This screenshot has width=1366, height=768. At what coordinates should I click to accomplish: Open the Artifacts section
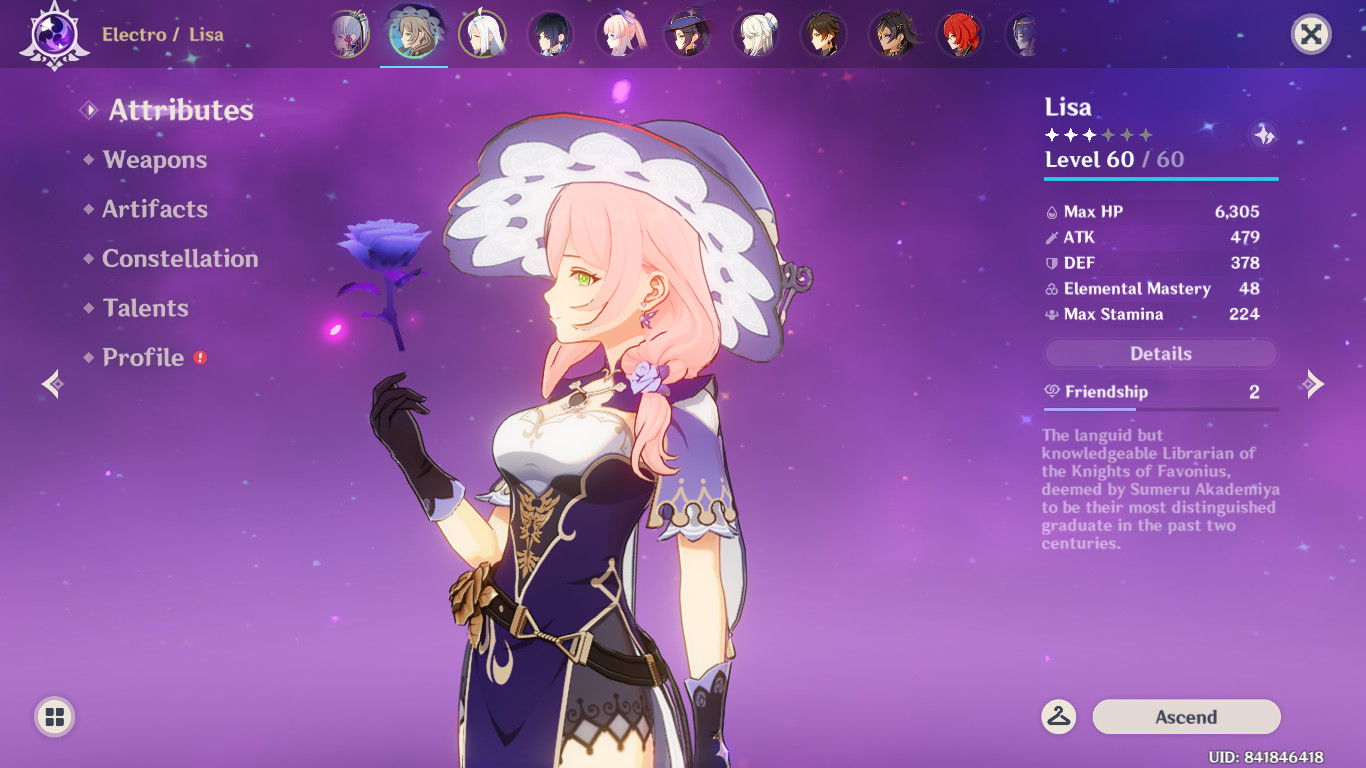[x=154, y=209]
